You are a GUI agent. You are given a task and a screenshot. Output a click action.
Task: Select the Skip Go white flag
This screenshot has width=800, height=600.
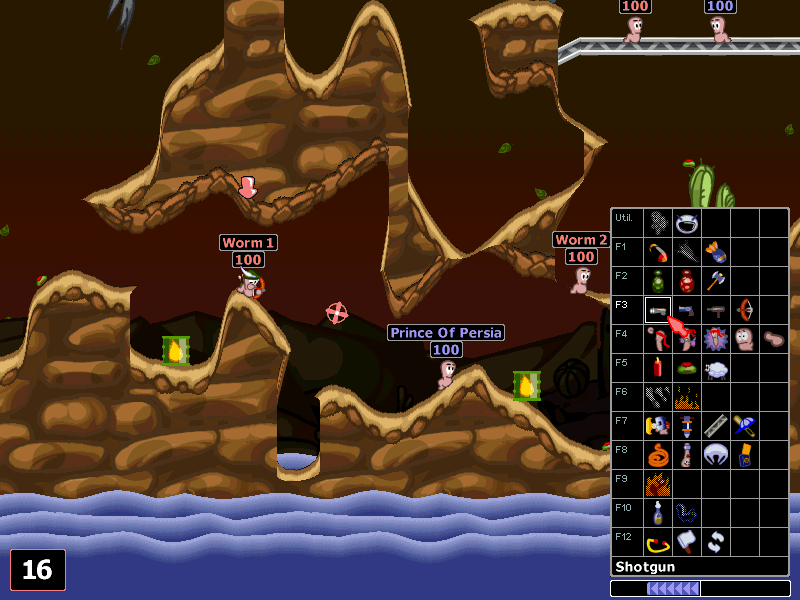[x=686, y=543]
